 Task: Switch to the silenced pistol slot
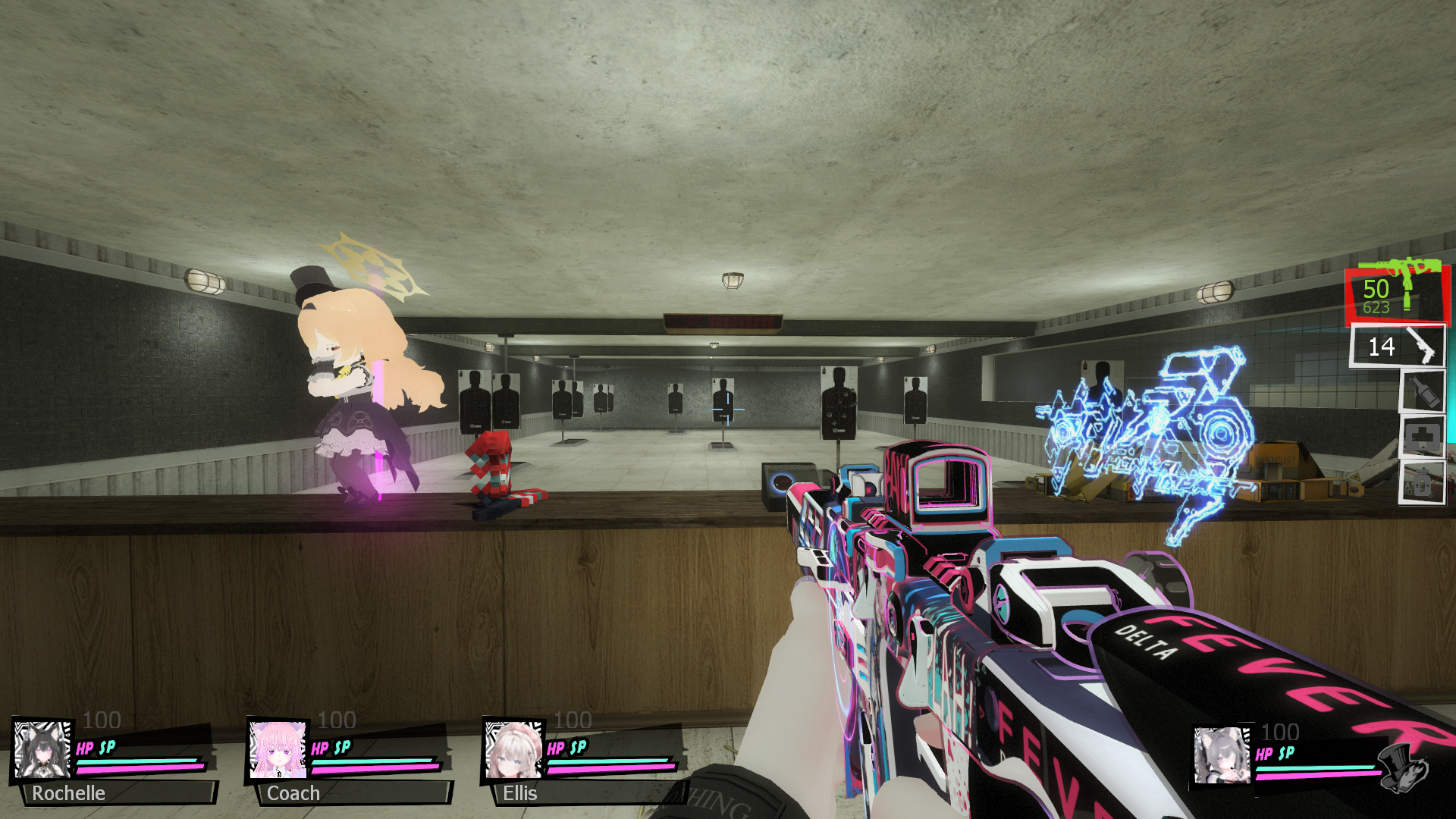[1397, 347]
